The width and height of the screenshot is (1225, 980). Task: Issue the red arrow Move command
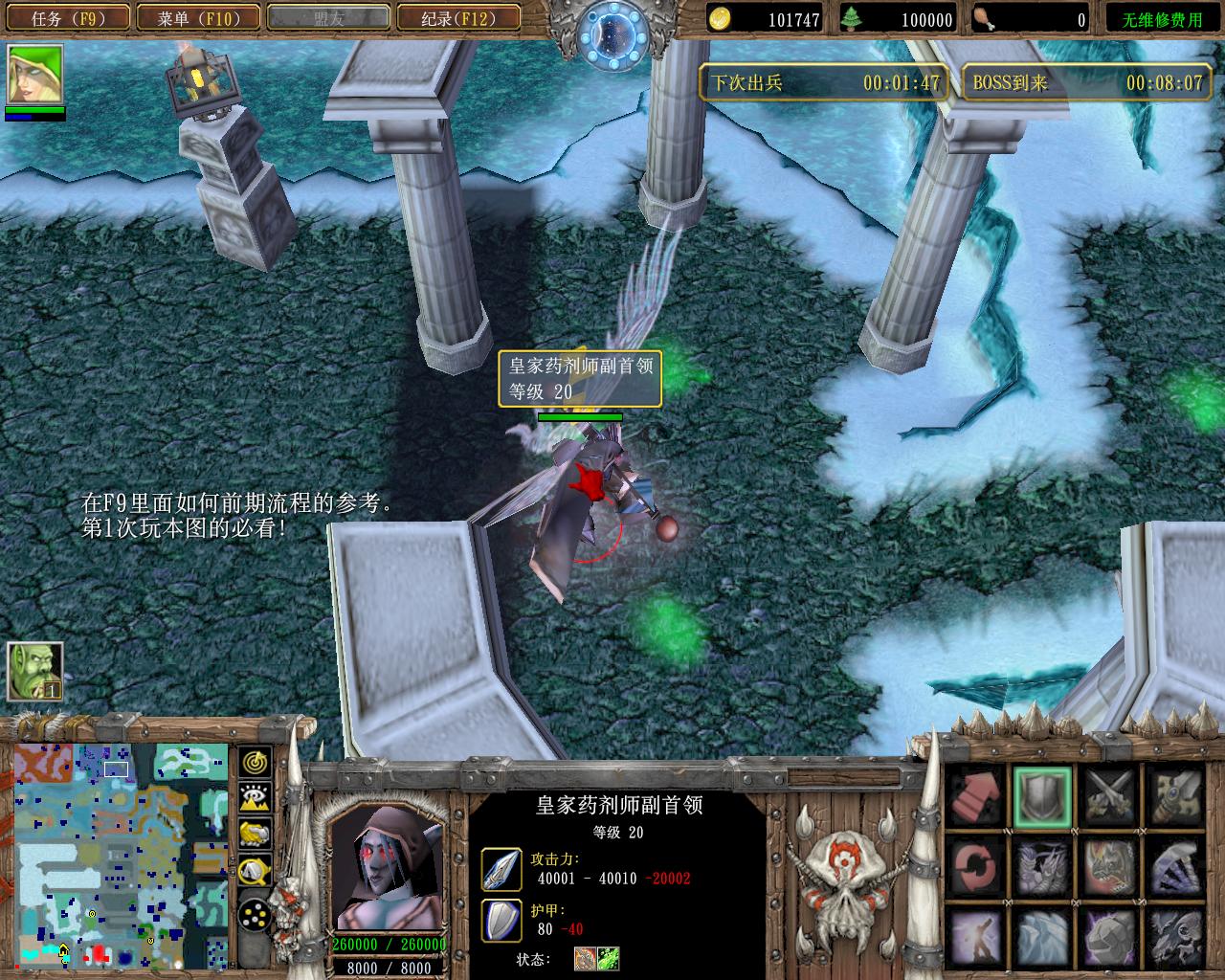tap(976, 796)
